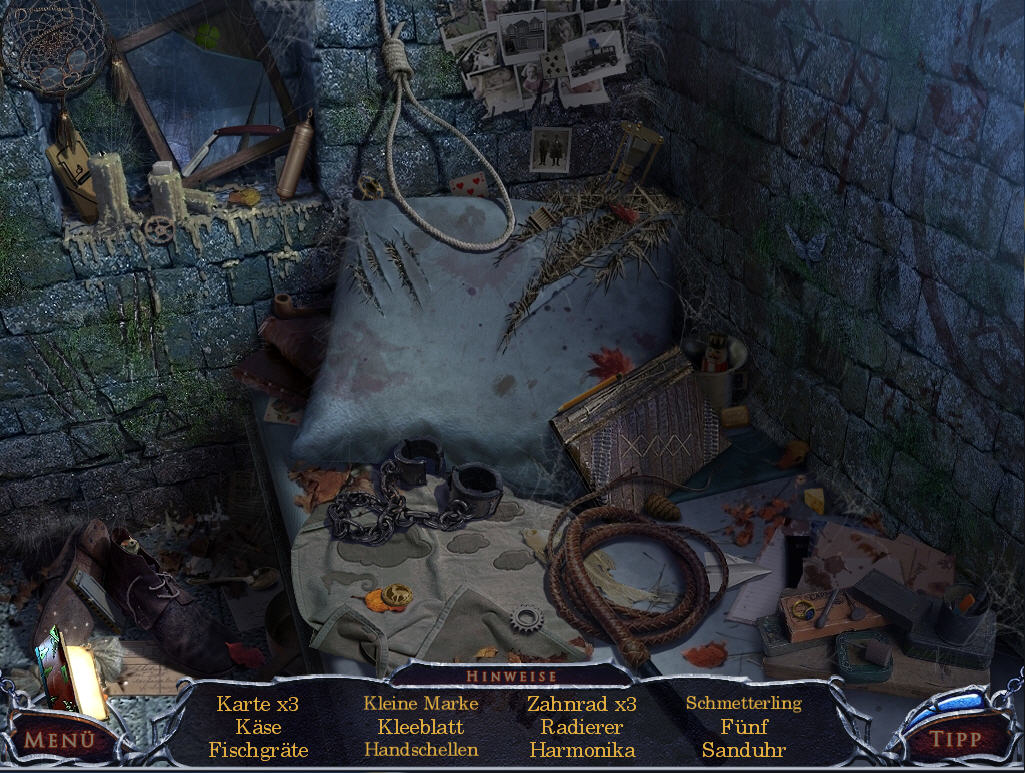Select 'Handschellen' in the list
This screenshot has height=773, width=1025.
(x=421, y=750)
